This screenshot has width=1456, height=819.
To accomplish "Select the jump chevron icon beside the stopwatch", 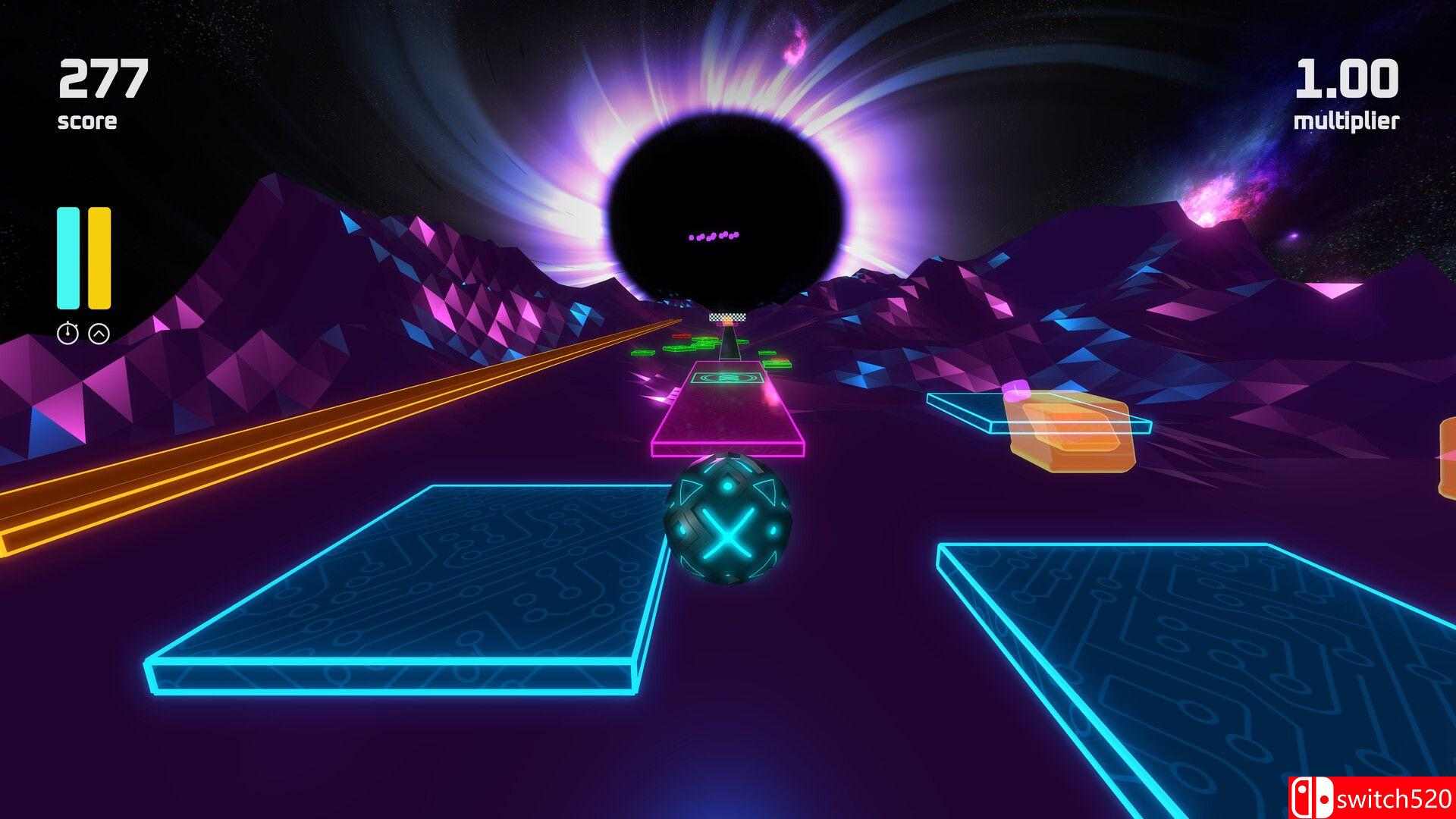I will click(x=99, y=334).
